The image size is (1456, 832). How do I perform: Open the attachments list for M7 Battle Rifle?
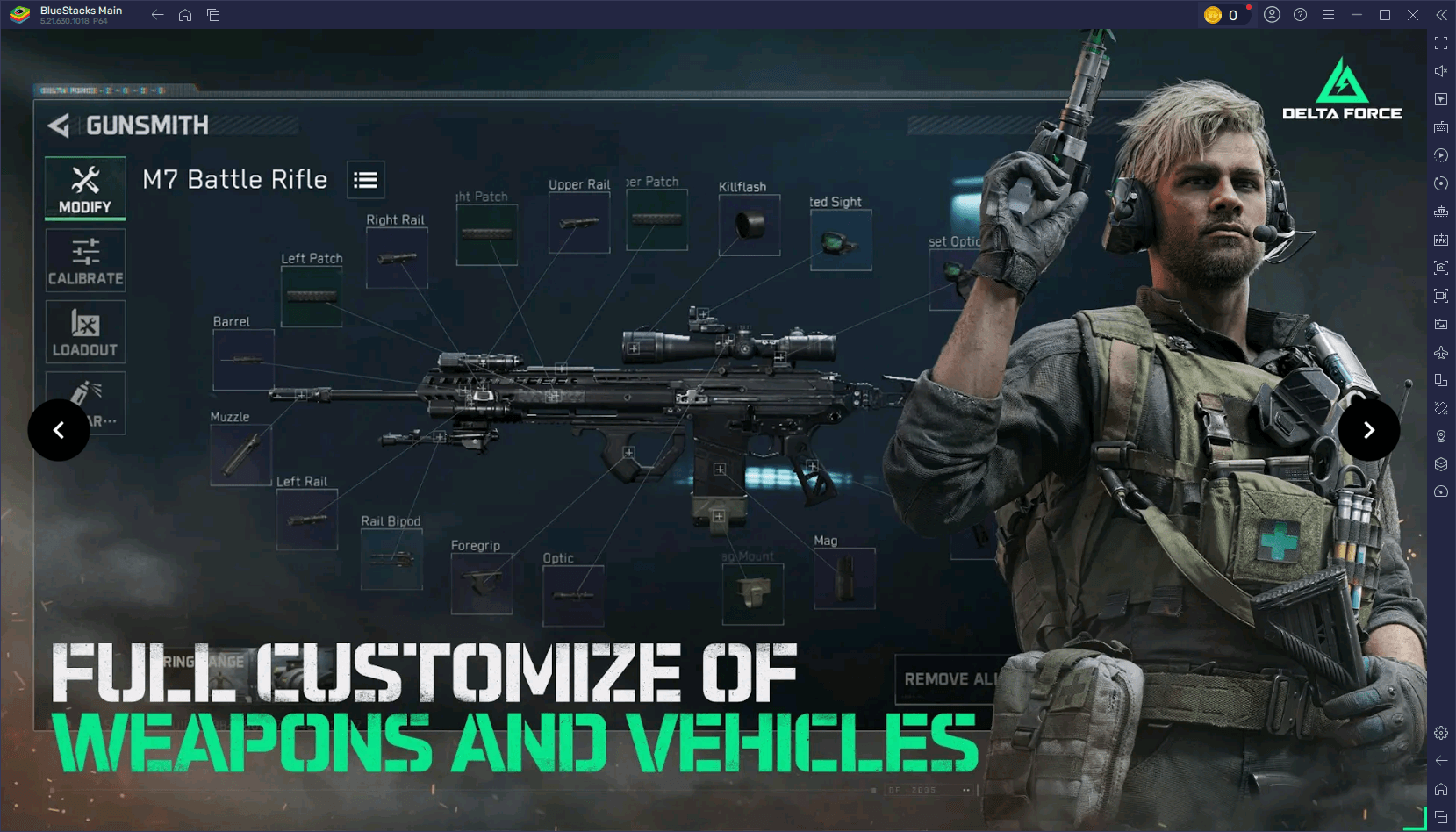365,179
